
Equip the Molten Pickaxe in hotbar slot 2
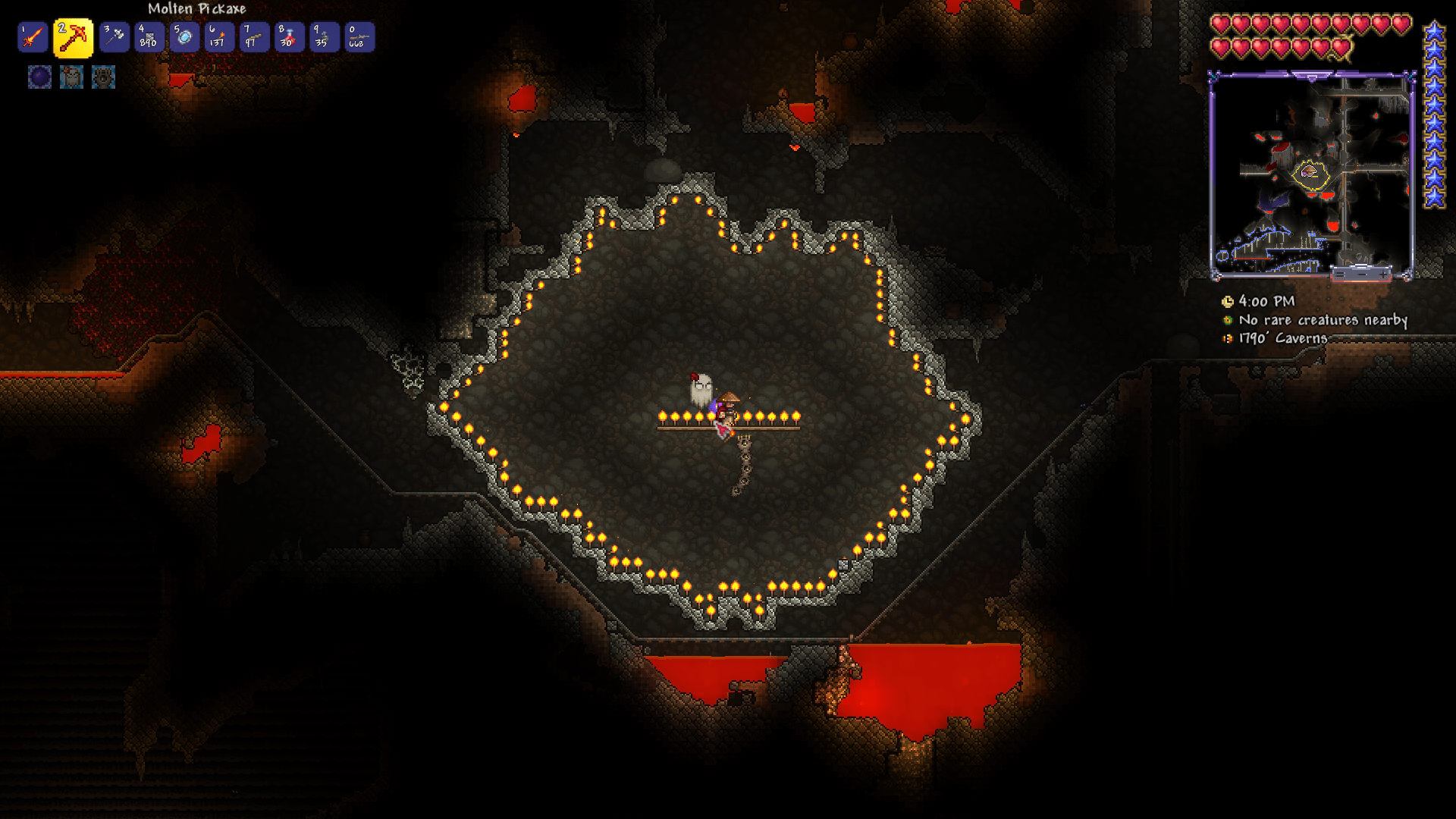pos(71,37)
